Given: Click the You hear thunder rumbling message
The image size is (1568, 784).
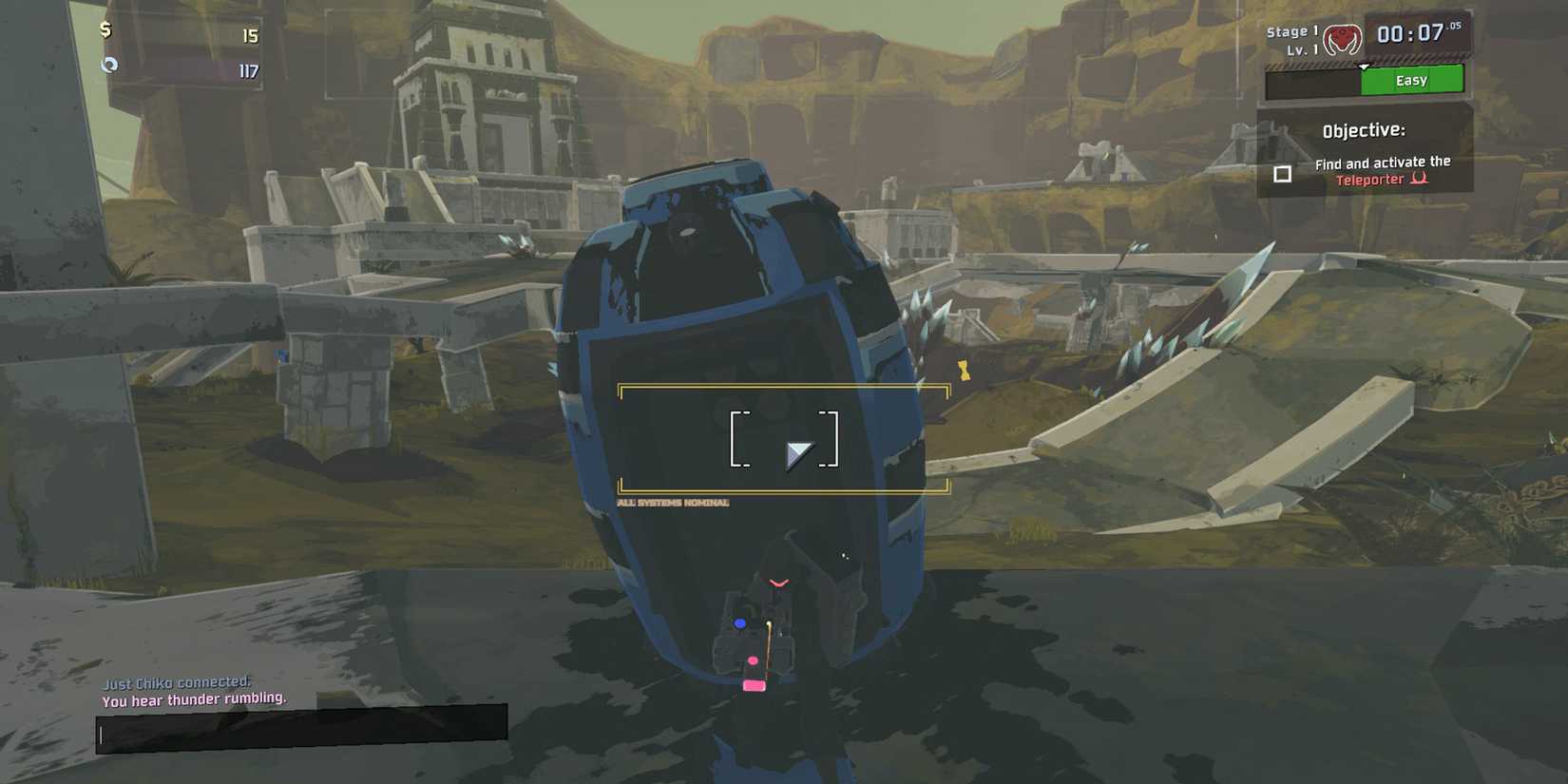Looking at the screenshot, I should [193, 698].
